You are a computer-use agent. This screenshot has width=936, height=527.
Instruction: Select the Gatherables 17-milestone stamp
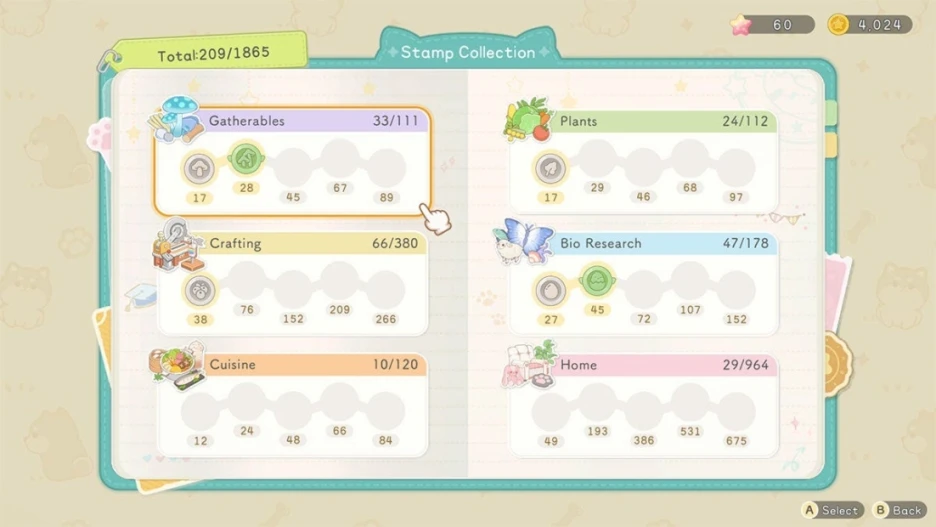pos(200,168)
